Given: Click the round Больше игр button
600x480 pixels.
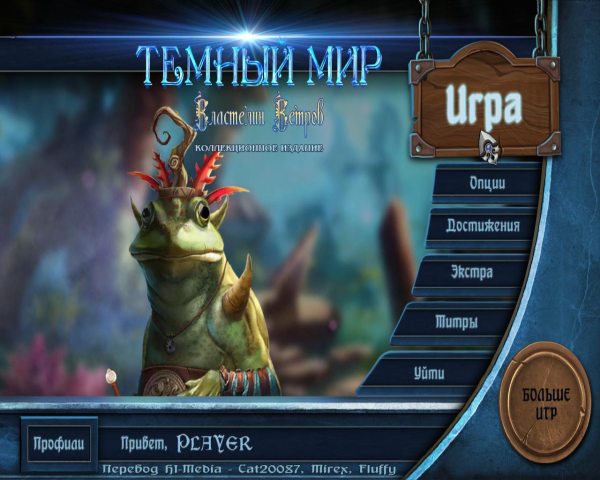Looking at the screenshot, I should click(546, 401).
